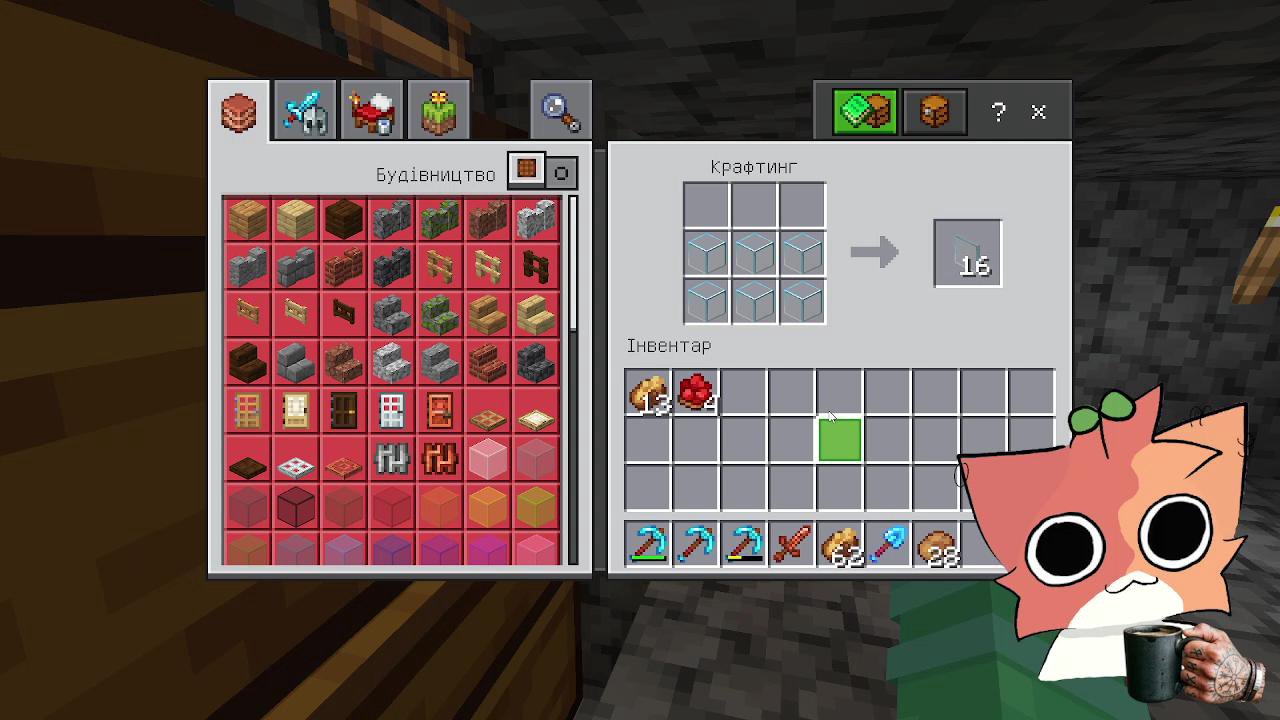Open the help question mark button
This screenshot has width=1280, height=720.
click(998, 112)
